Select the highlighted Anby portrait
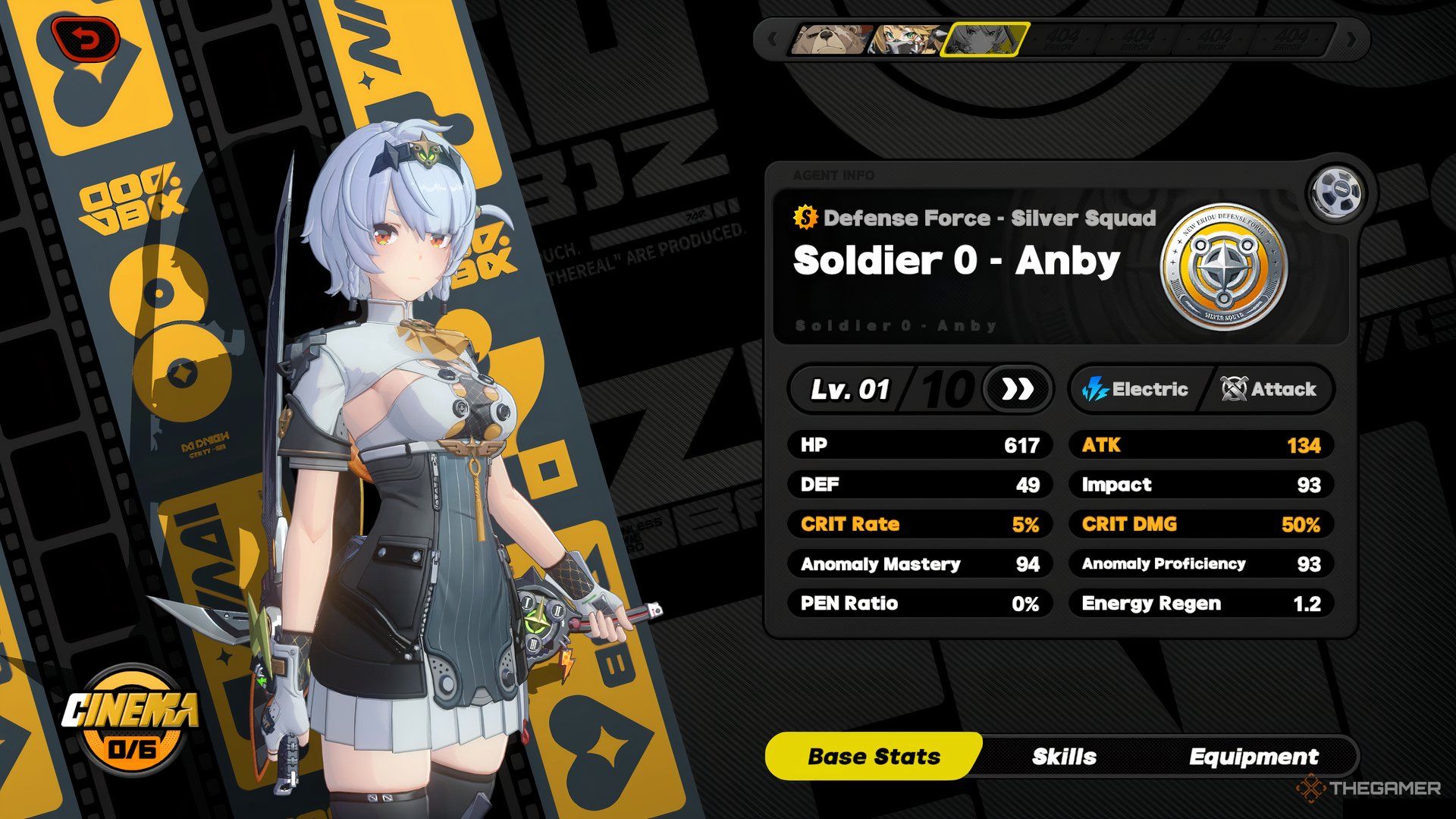This screenshot has height=819, width=1456. (984, 39)
